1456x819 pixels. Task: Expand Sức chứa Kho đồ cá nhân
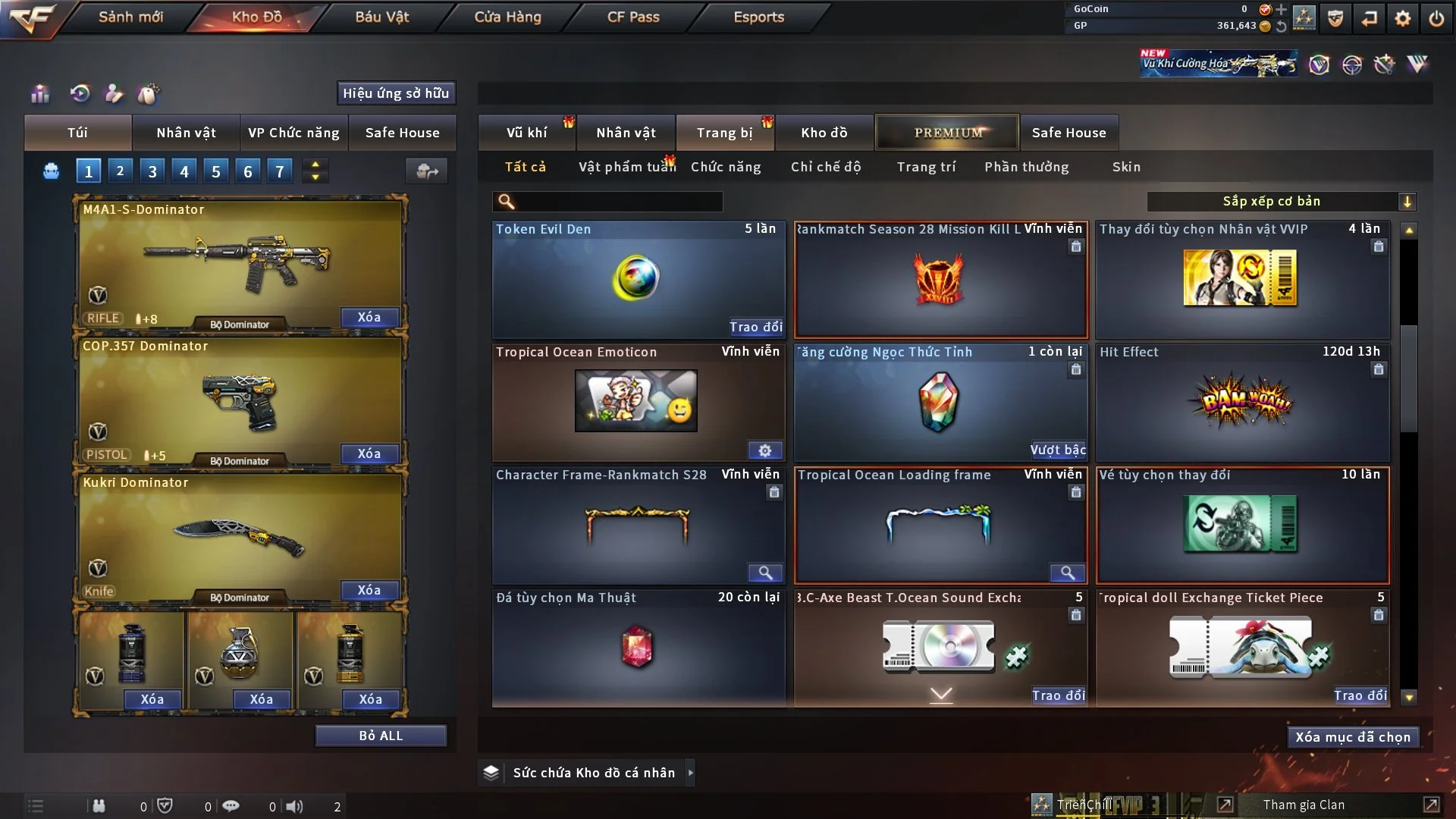tap(690, 773)
